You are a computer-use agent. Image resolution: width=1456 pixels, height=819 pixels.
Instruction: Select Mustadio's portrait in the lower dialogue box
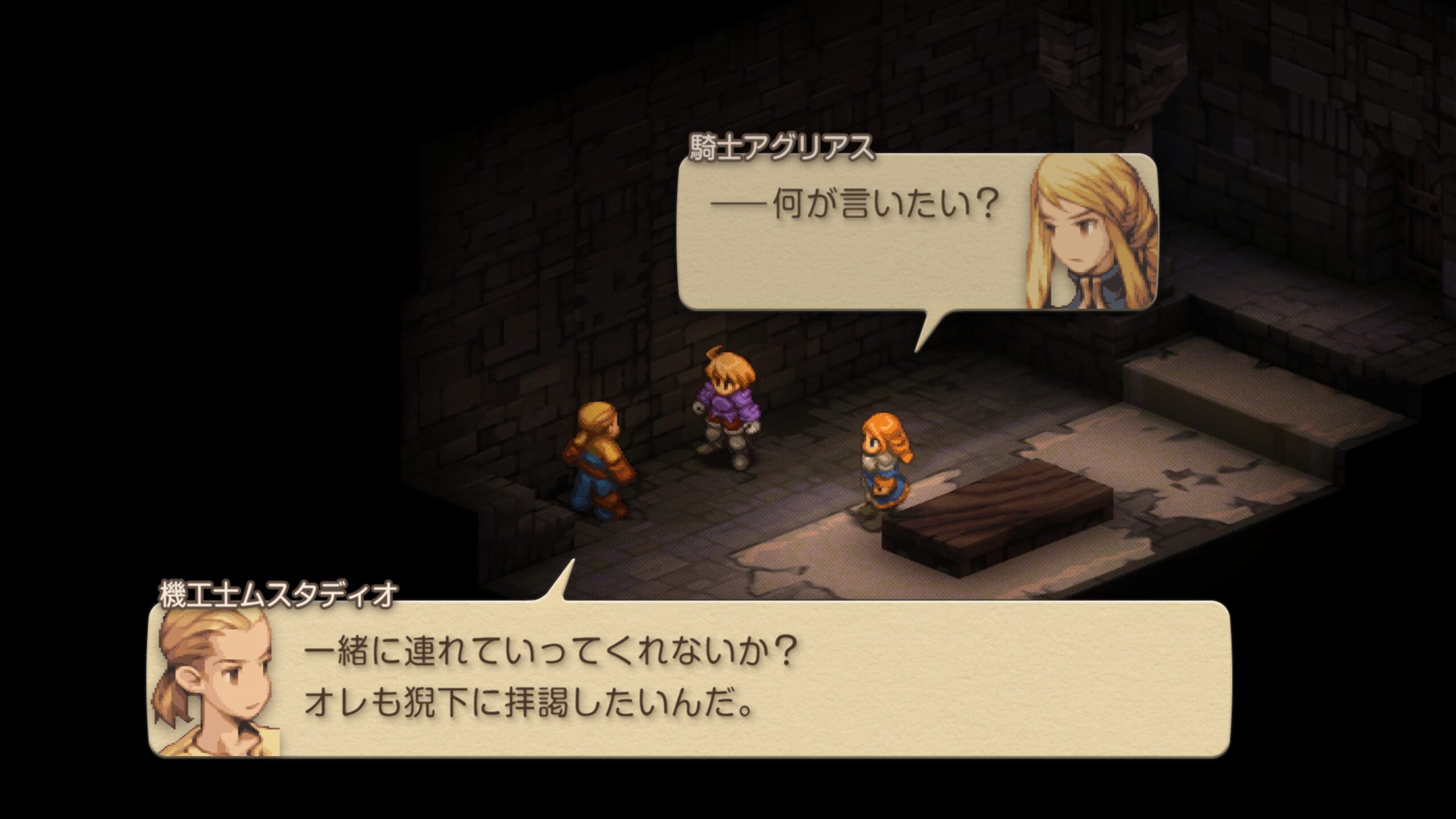pyautogui.click(x=216, y=682)
